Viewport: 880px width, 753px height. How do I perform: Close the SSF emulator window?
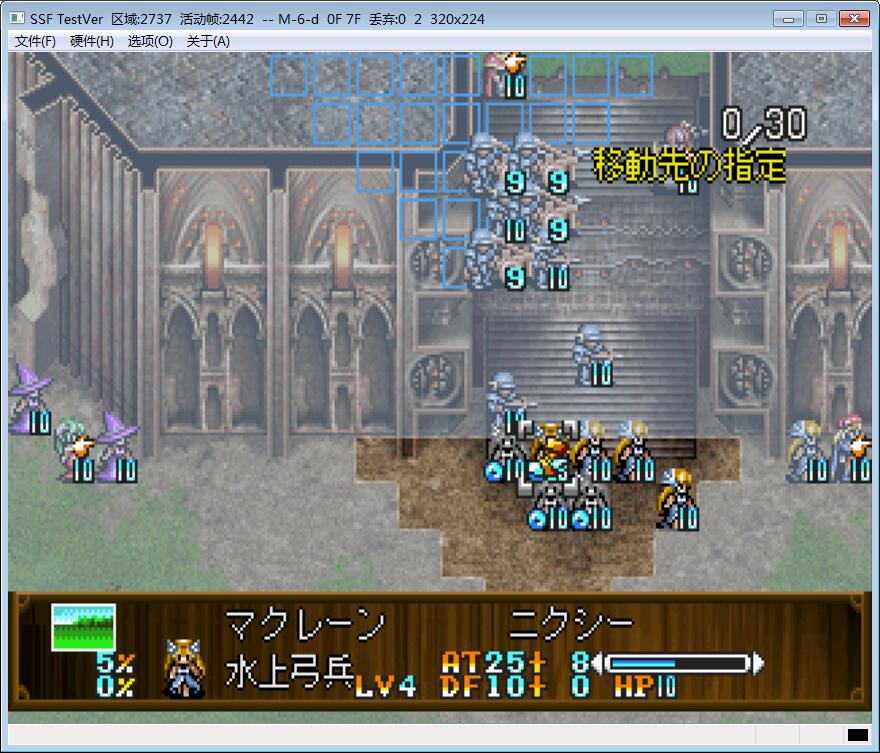[853, 18]
